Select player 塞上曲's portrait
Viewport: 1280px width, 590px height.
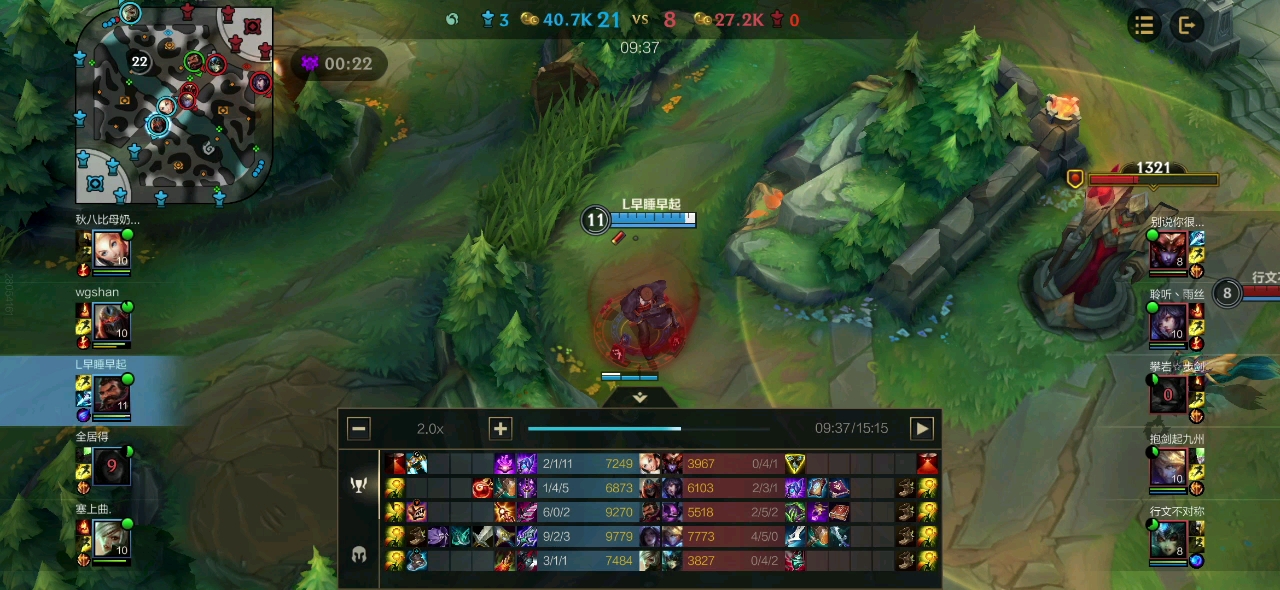(109, 540)
